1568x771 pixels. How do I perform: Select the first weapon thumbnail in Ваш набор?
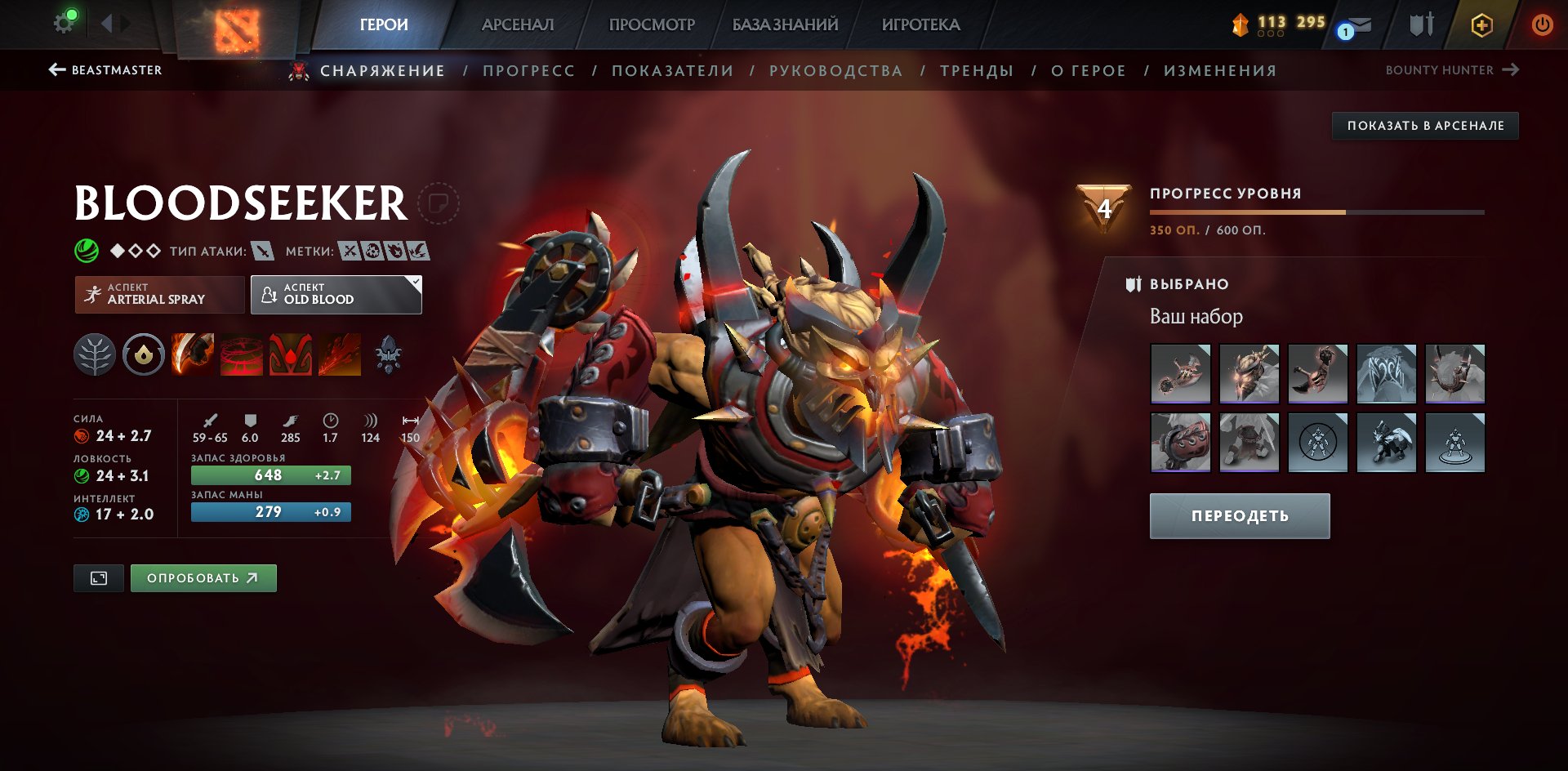(x=1181, y=375)
